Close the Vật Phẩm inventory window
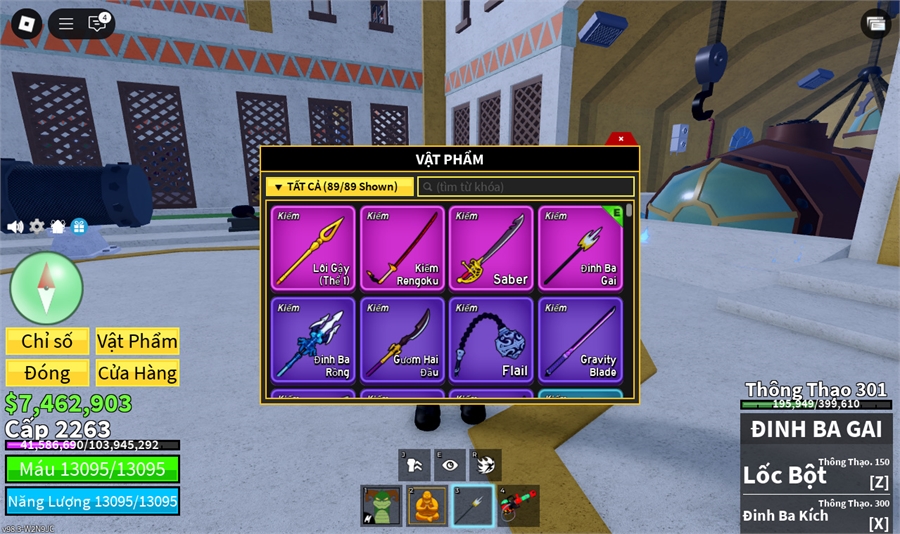Image resolution: width=900 pixels, height=534 pixels. pos(621,139)
